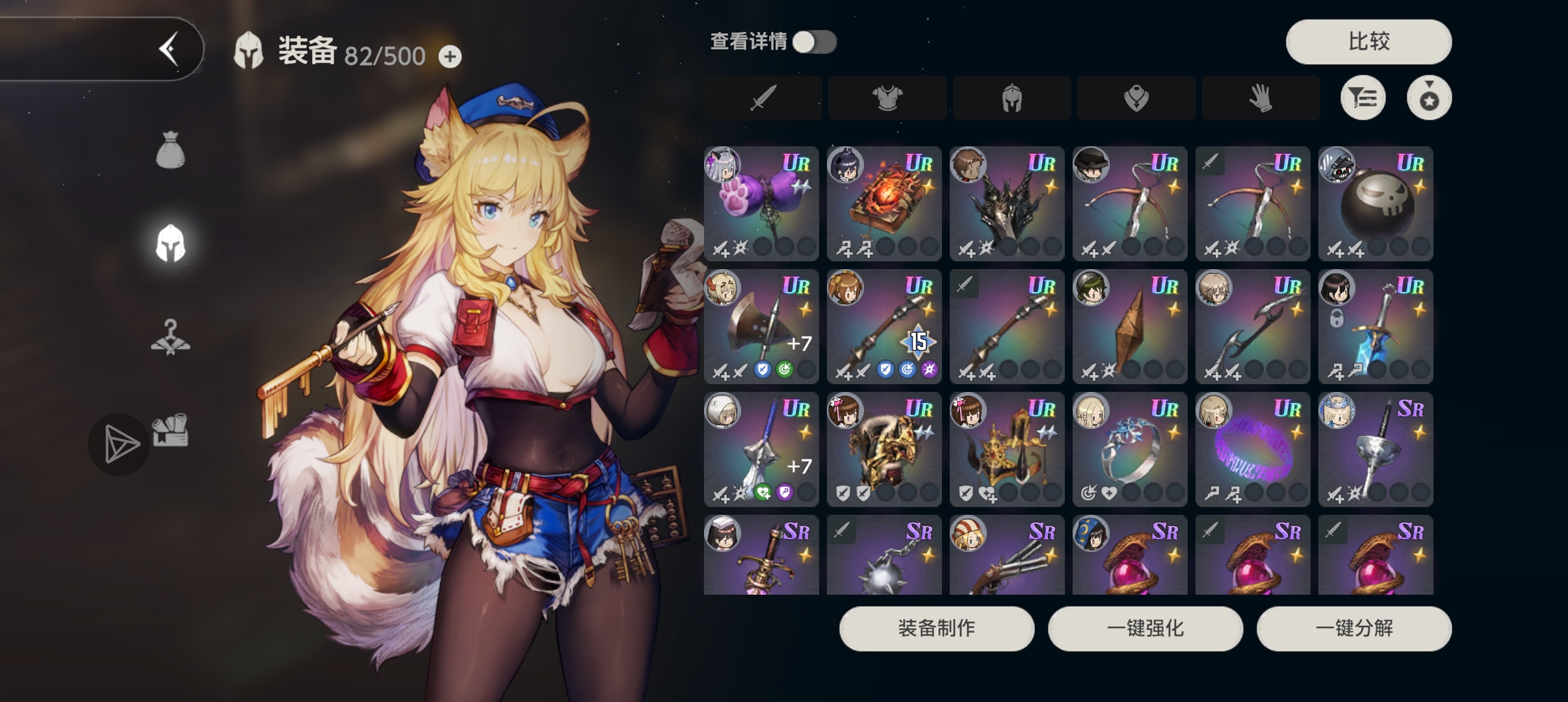Select the glove filter tab

click(x=1261, y=98)
